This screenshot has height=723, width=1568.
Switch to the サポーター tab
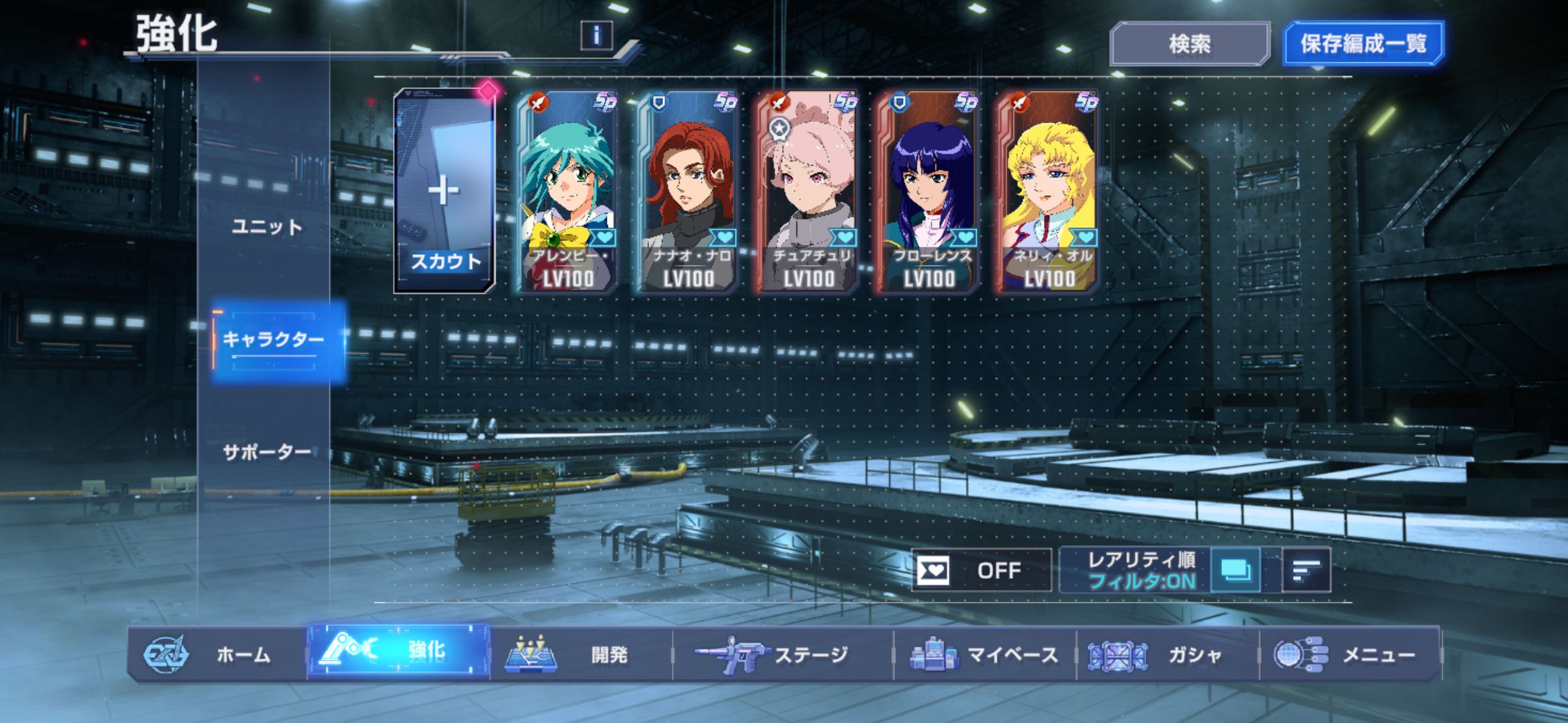pos(267,453)
